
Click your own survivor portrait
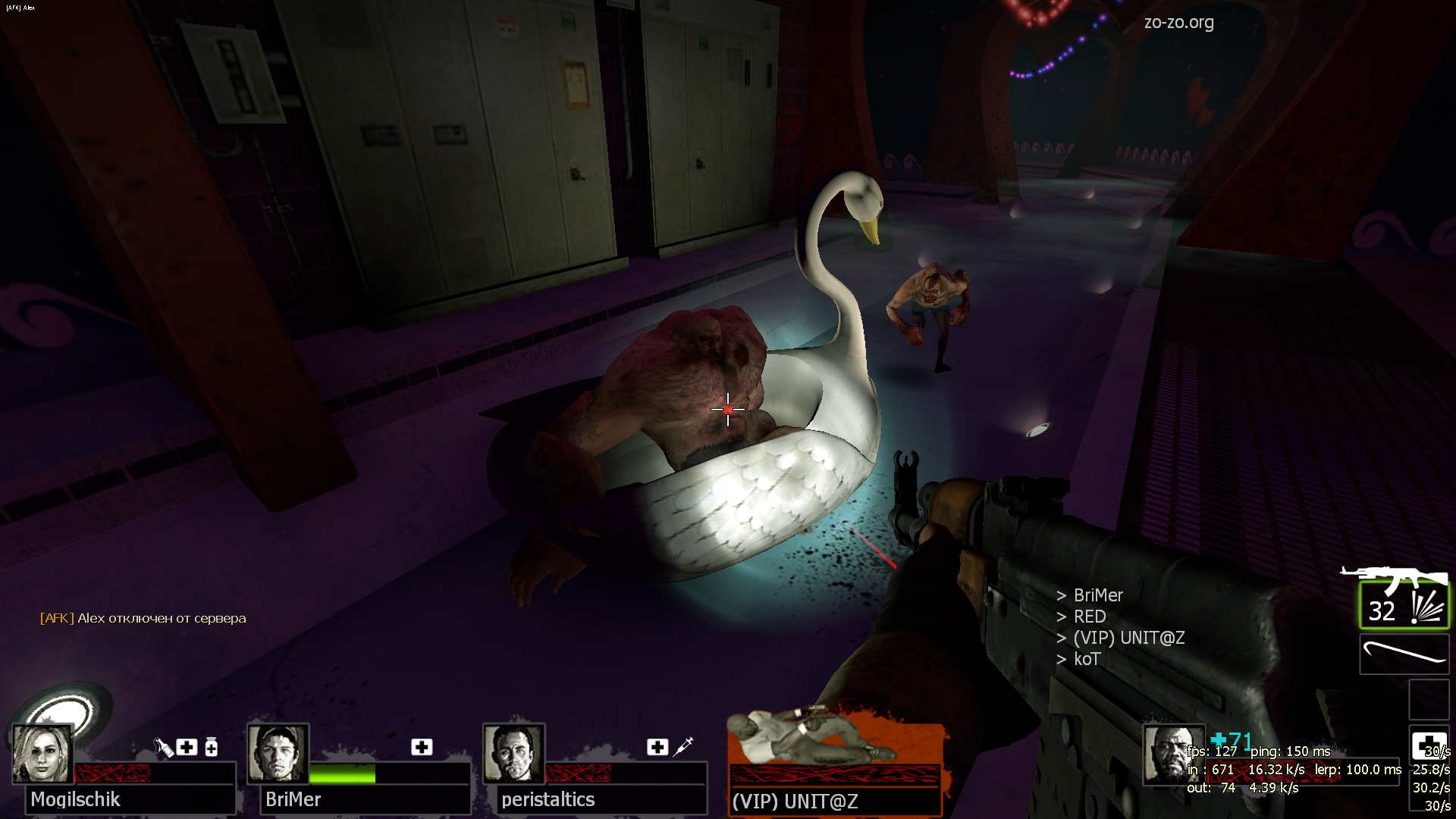pyautogui.click(x=1172, y=754)
